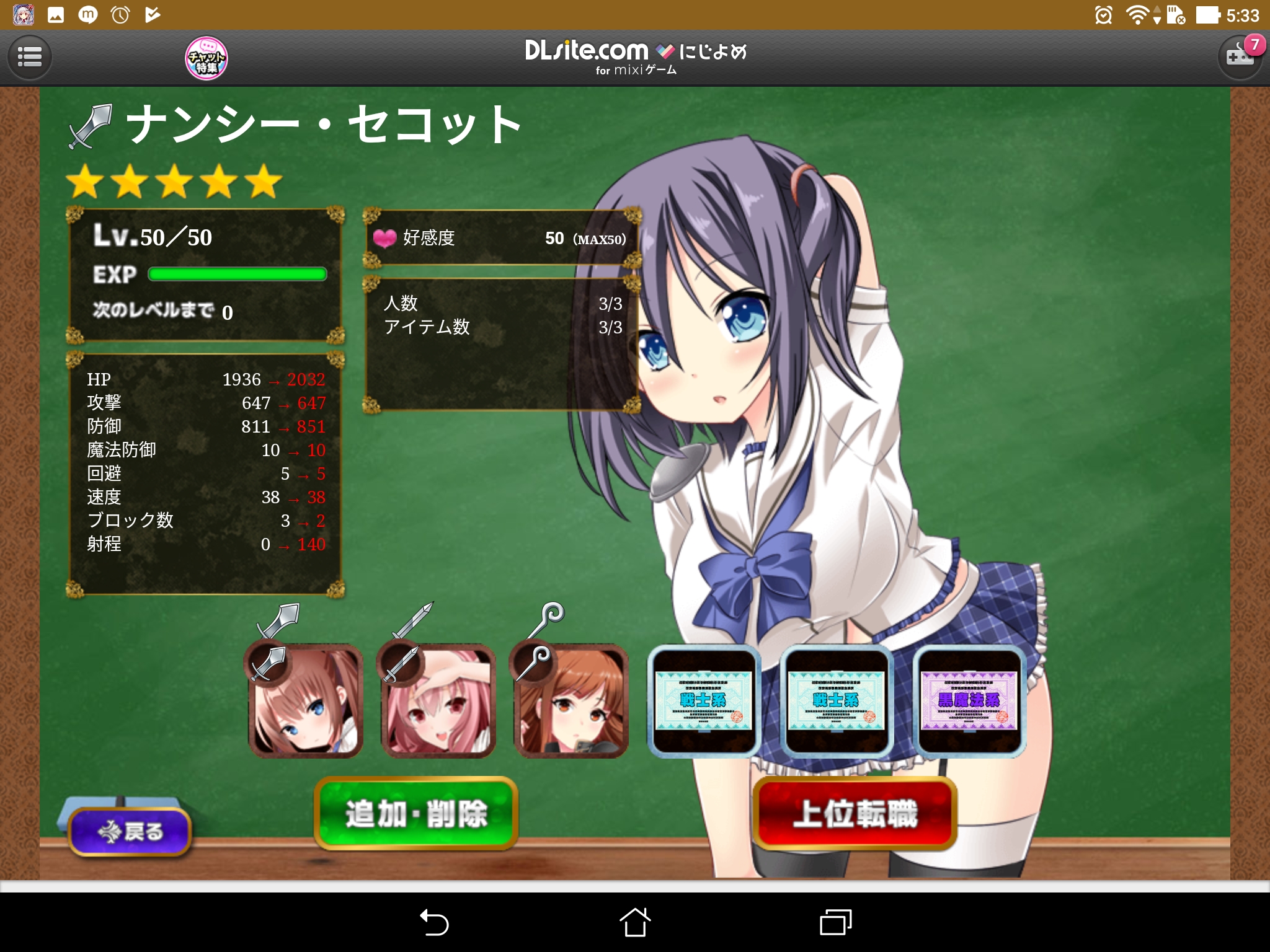Click the green 追加・削除 button
Viewport: 1270px width, 952px height.
pos(416,813)
